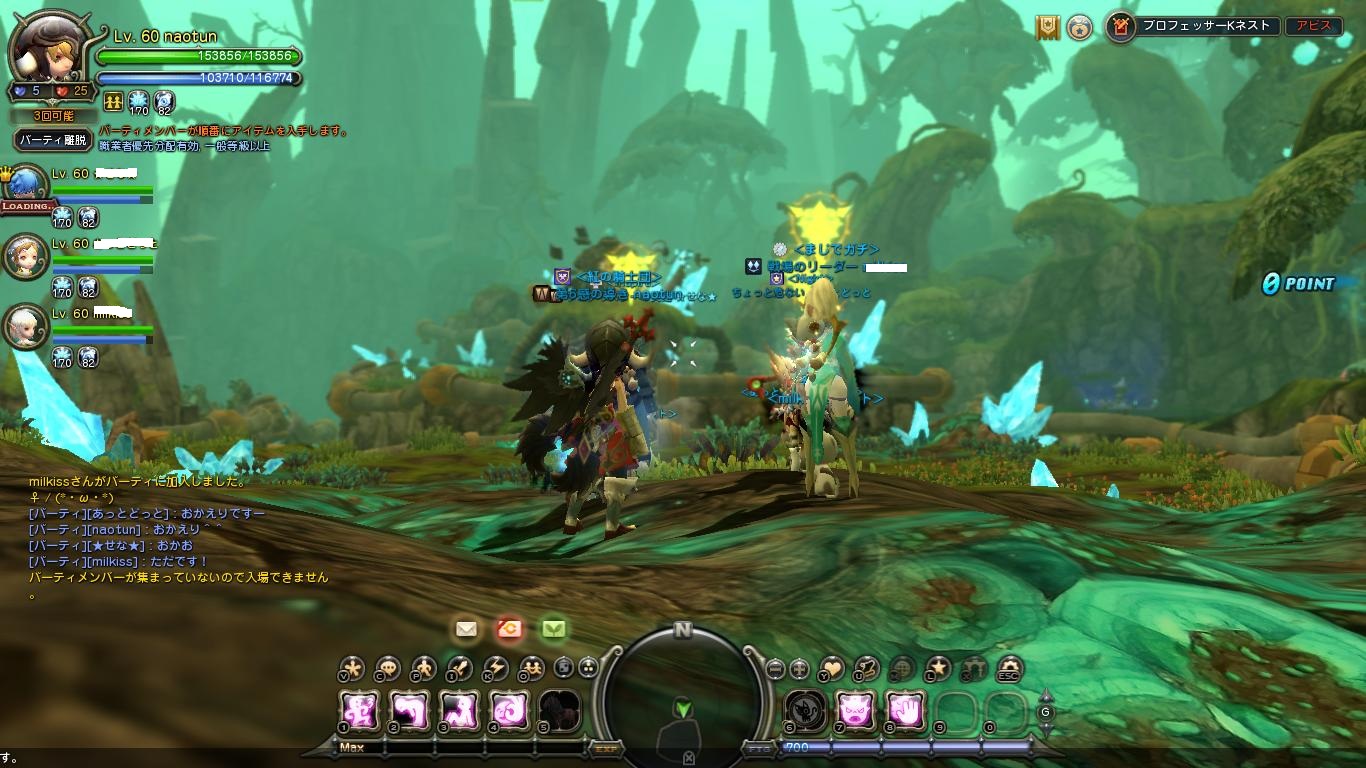1366x768 pixels.
Task: Open the lightning bolt skill menu
Action: coord(496,668)
